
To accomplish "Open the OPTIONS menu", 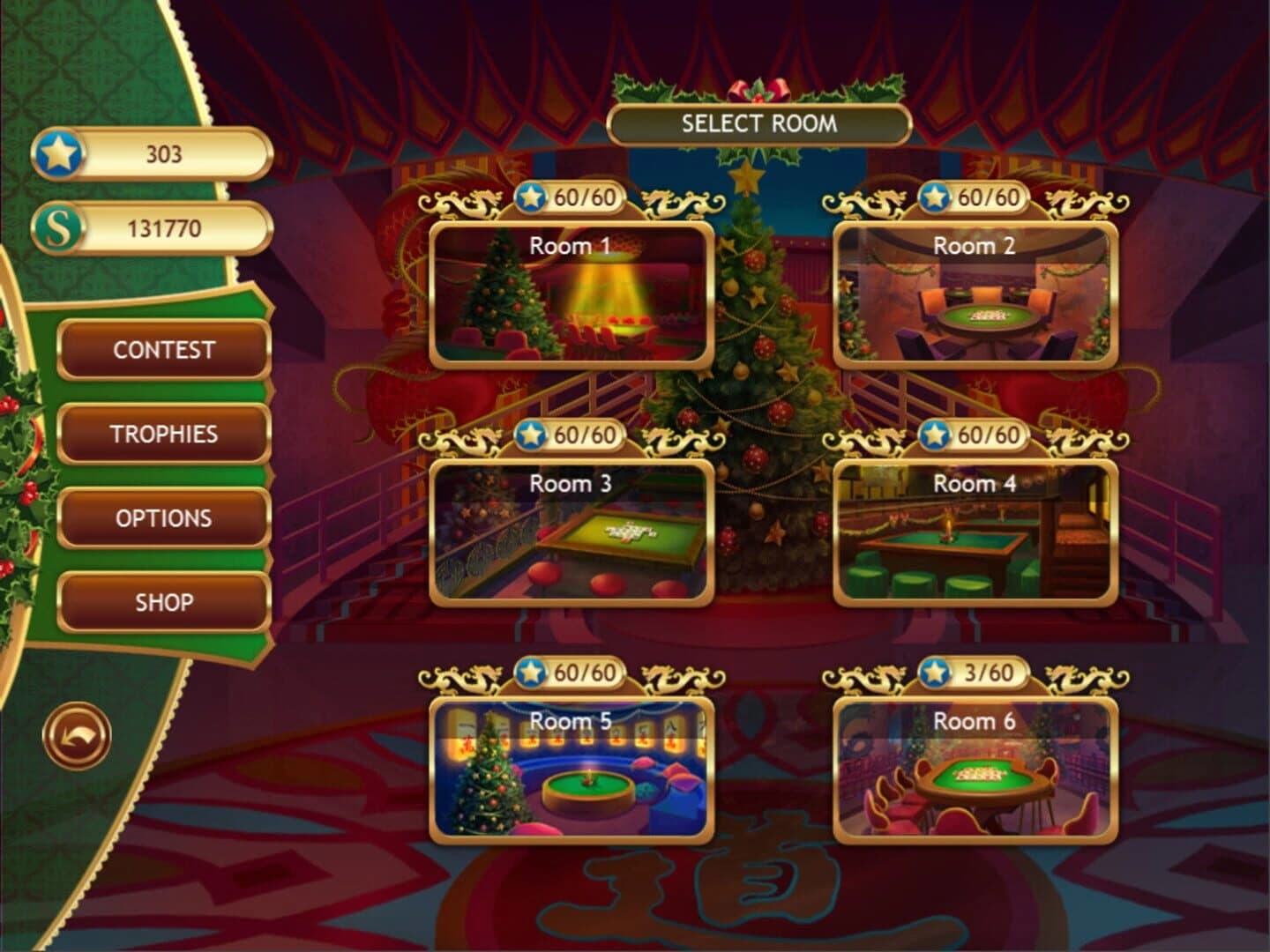I will coord(163,519).
